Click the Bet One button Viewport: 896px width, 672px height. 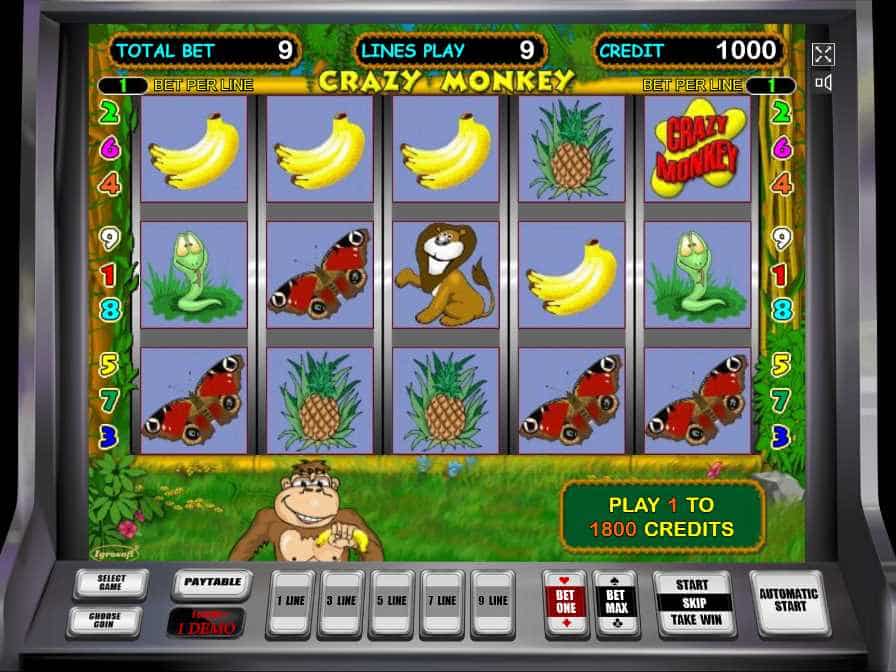click(x=565, y=602)
